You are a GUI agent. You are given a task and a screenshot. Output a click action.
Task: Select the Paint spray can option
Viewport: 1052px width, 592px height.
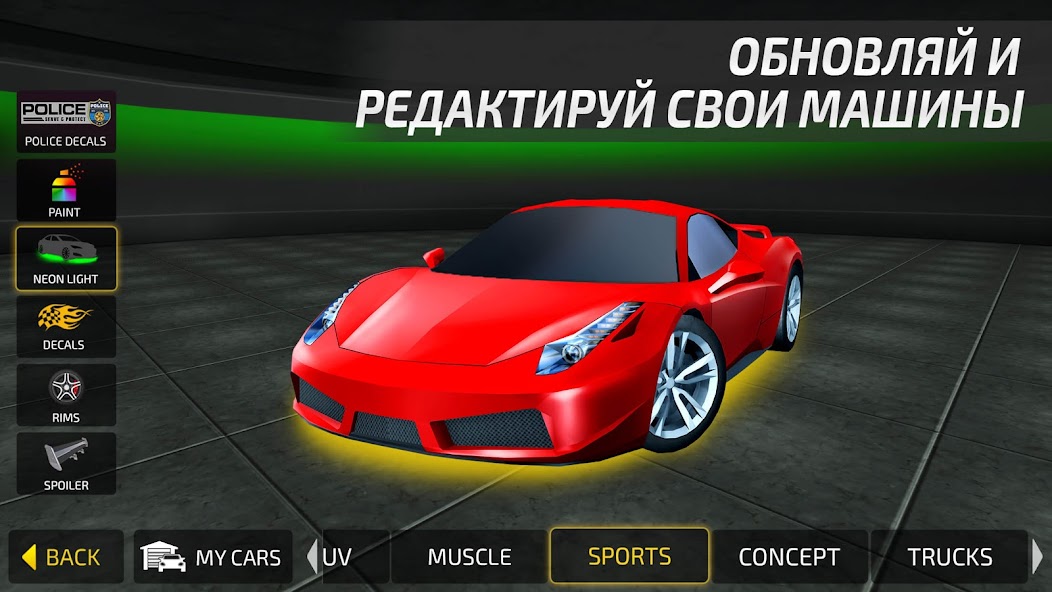coord(66,190)
